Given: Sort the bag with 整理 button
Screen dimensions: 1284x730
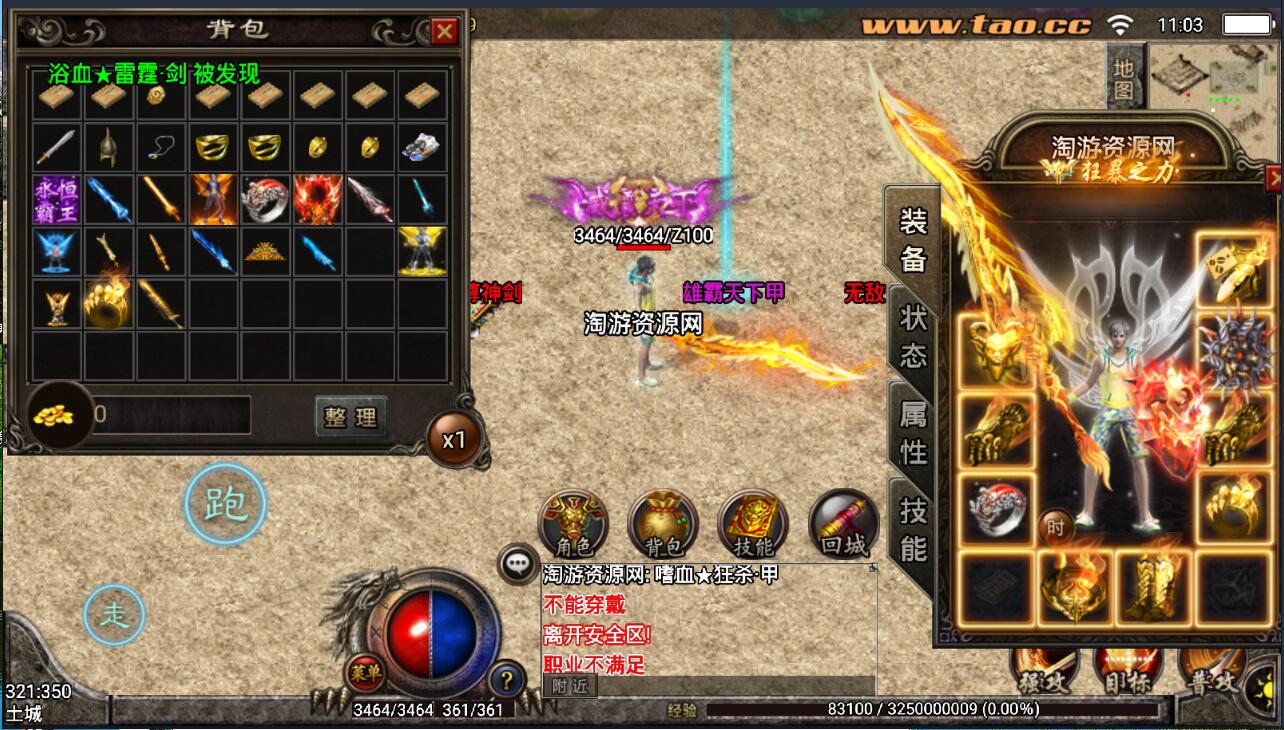Looking at the screenshot, I should tap(351, 416).
